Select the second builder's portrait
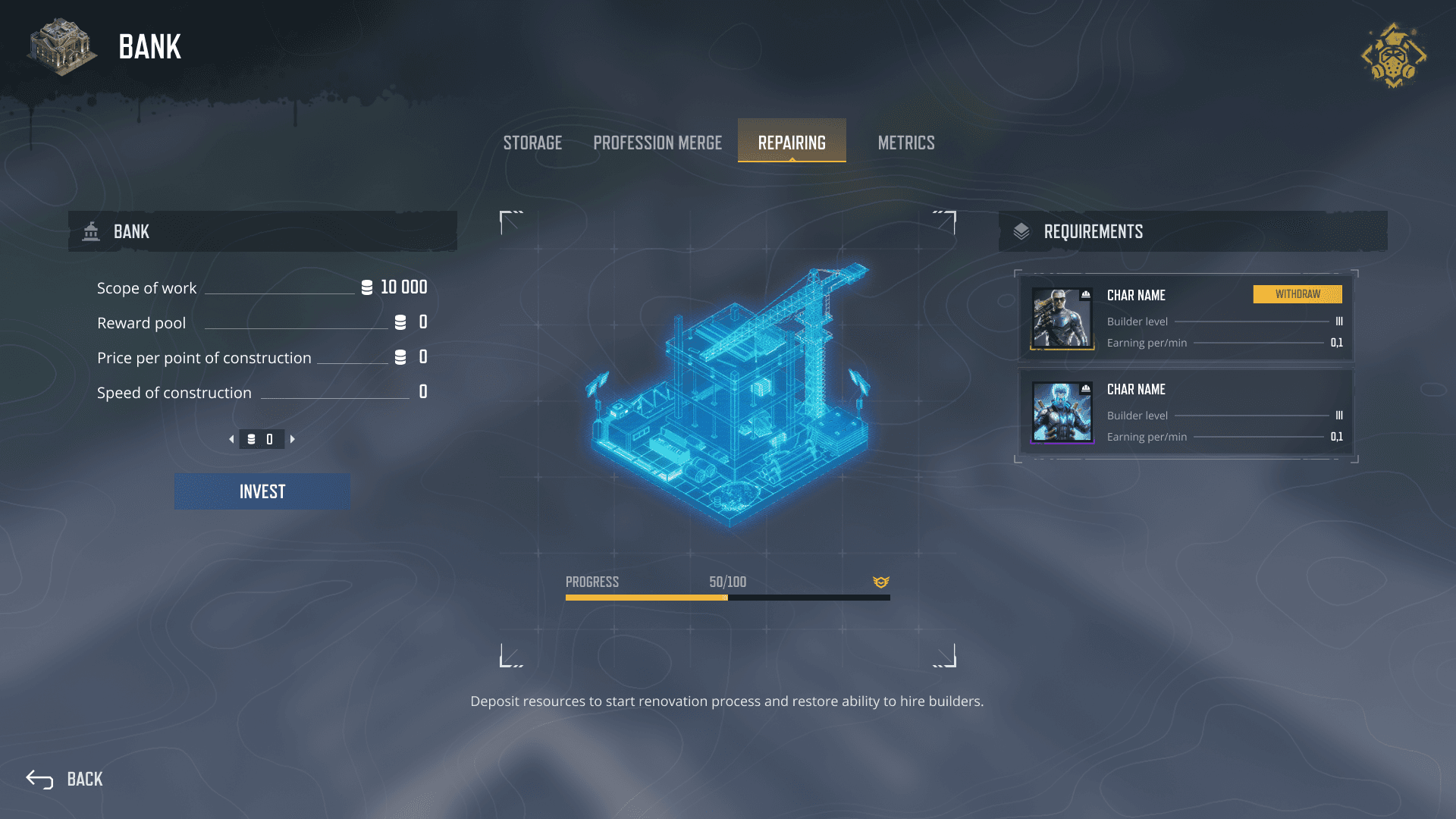Screen dimensions: 1456x819 1062,412
